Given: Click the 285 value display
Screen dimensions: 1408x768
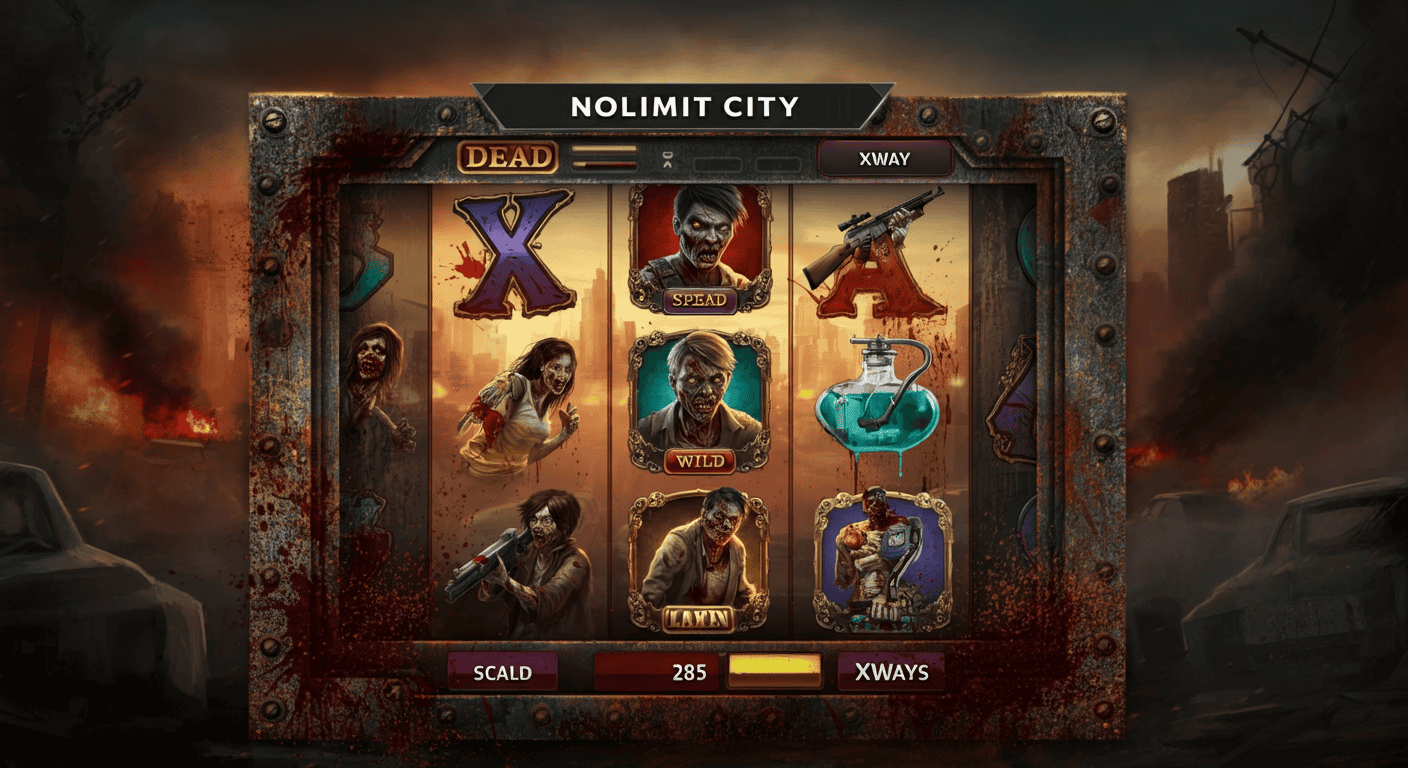Looking at the screenshot, I should 659,672.
